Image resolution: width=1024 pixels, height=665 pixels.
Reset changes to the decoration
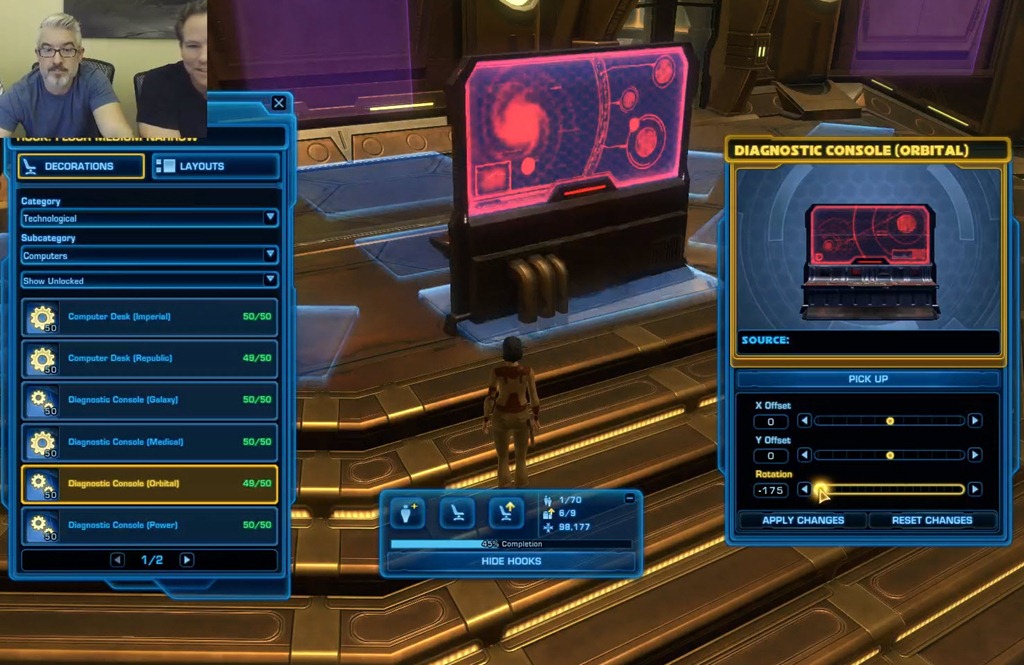point(932,520)
